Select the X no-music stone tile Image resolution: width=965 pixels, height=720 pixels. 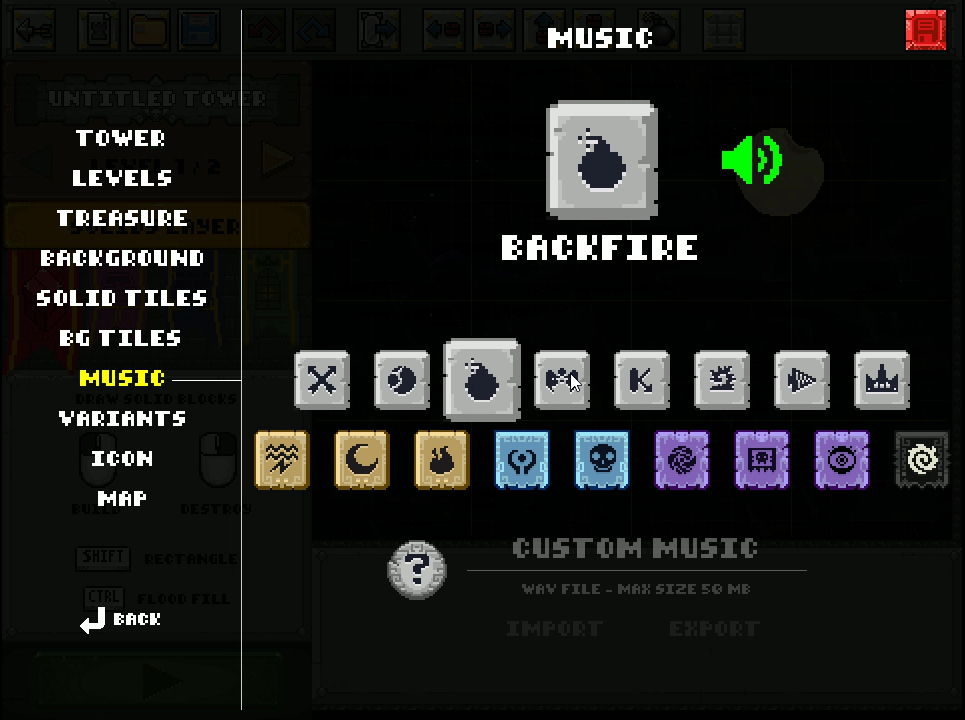click(x=322, y=380)
